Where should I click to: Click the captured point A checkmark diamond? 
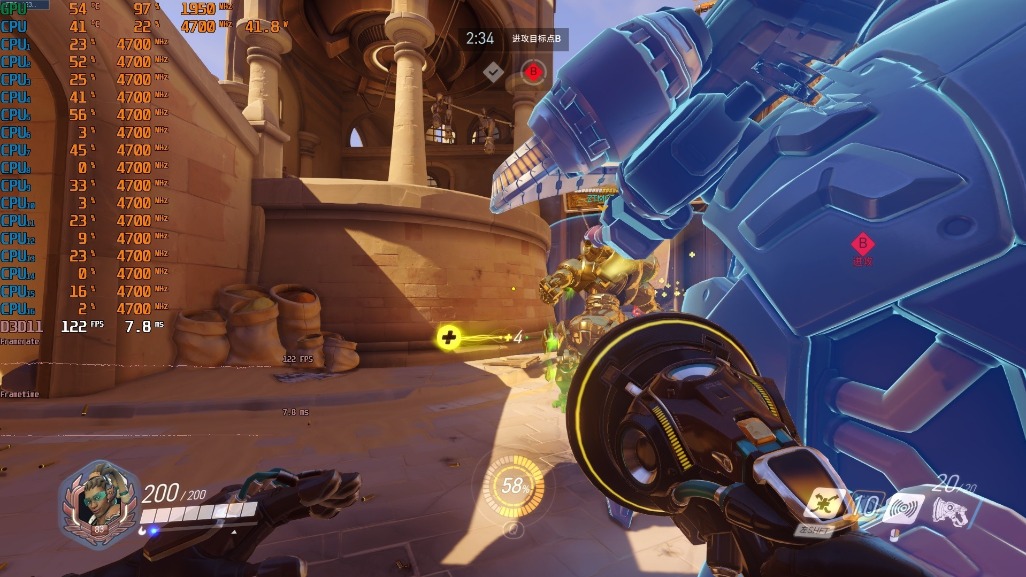pos(492,71)
